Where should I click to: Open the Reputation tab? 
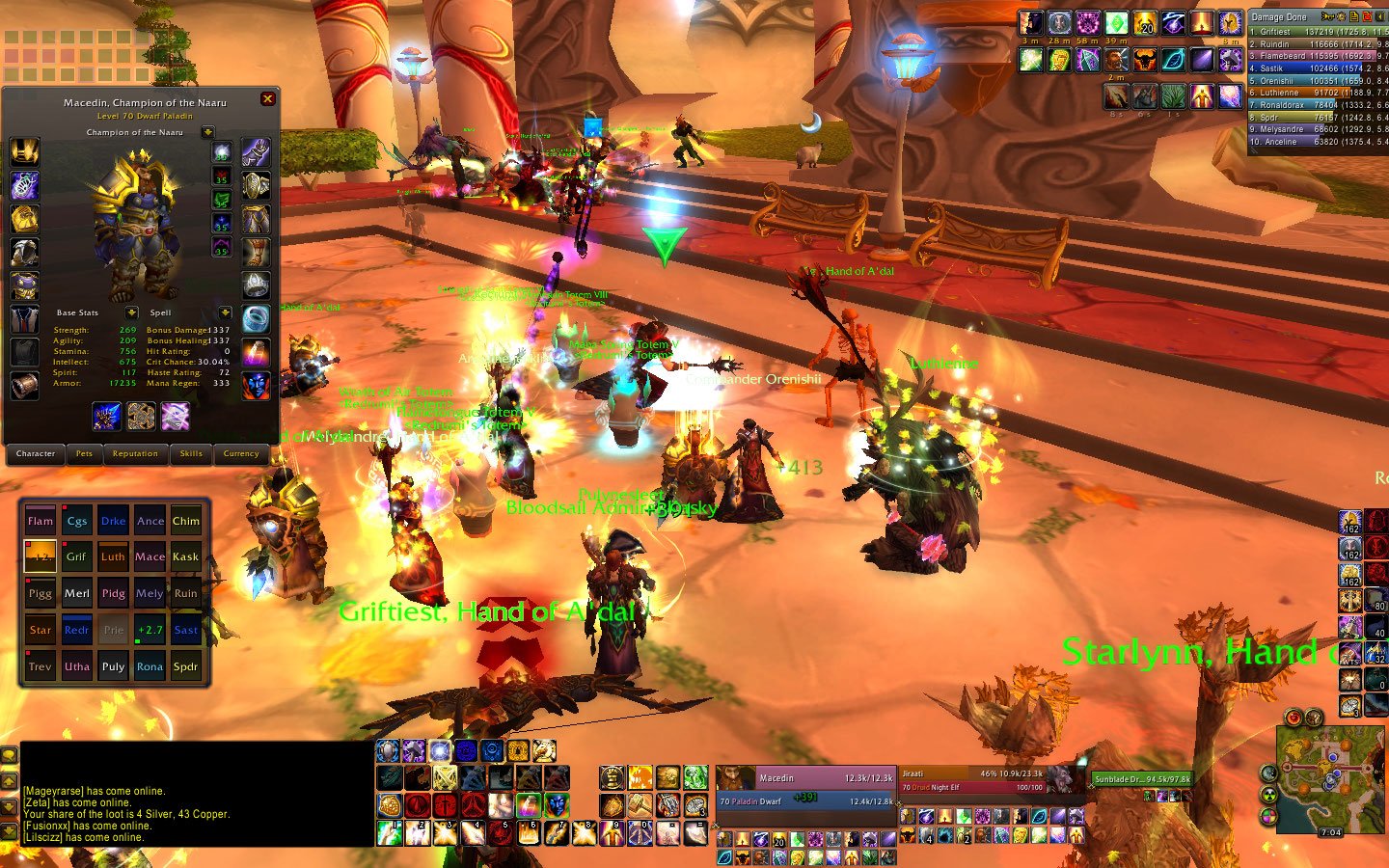135,453
